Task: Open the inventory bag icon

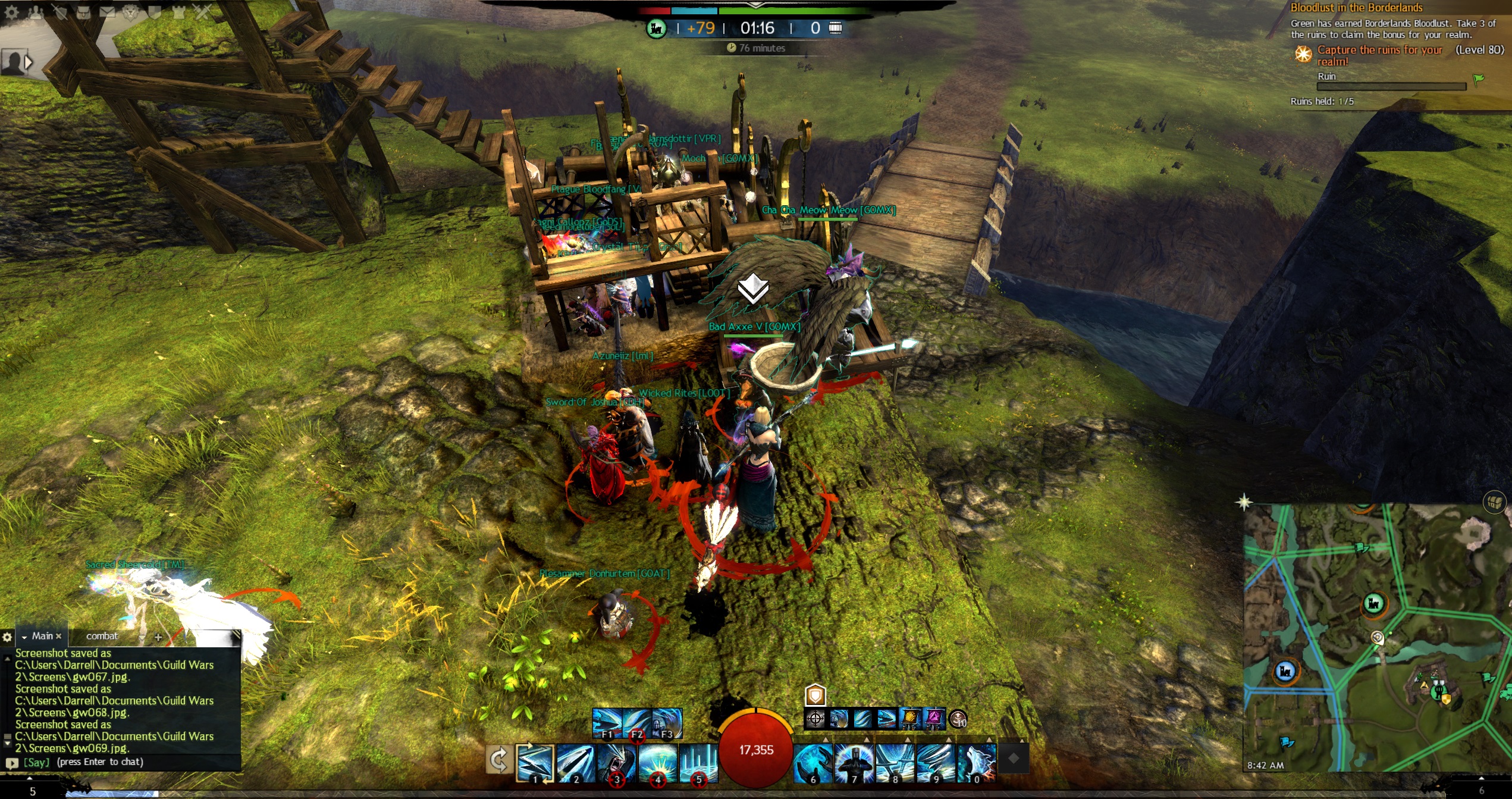Action: click(83, 11)
